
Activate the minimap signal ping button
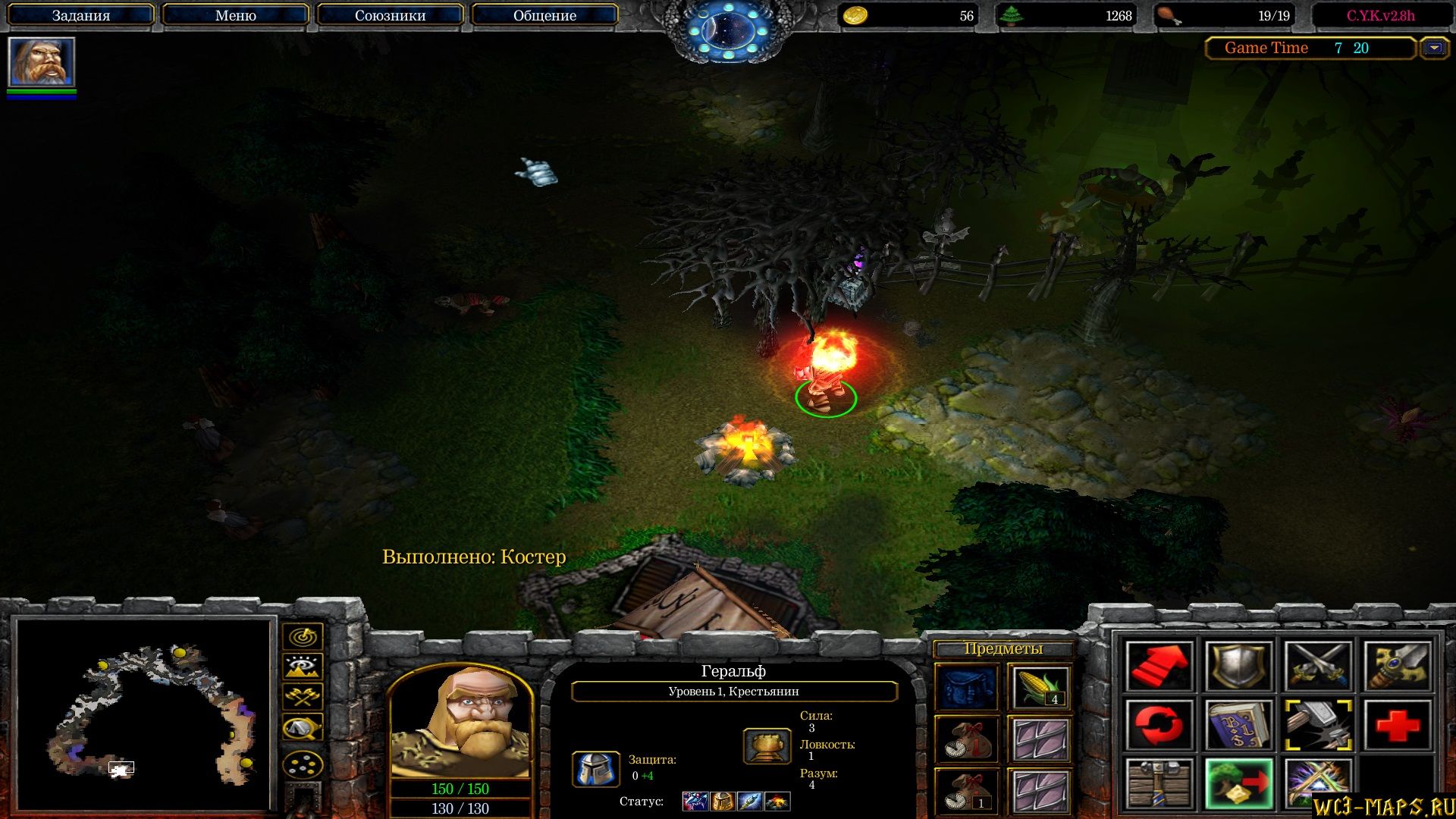point(303,636)
